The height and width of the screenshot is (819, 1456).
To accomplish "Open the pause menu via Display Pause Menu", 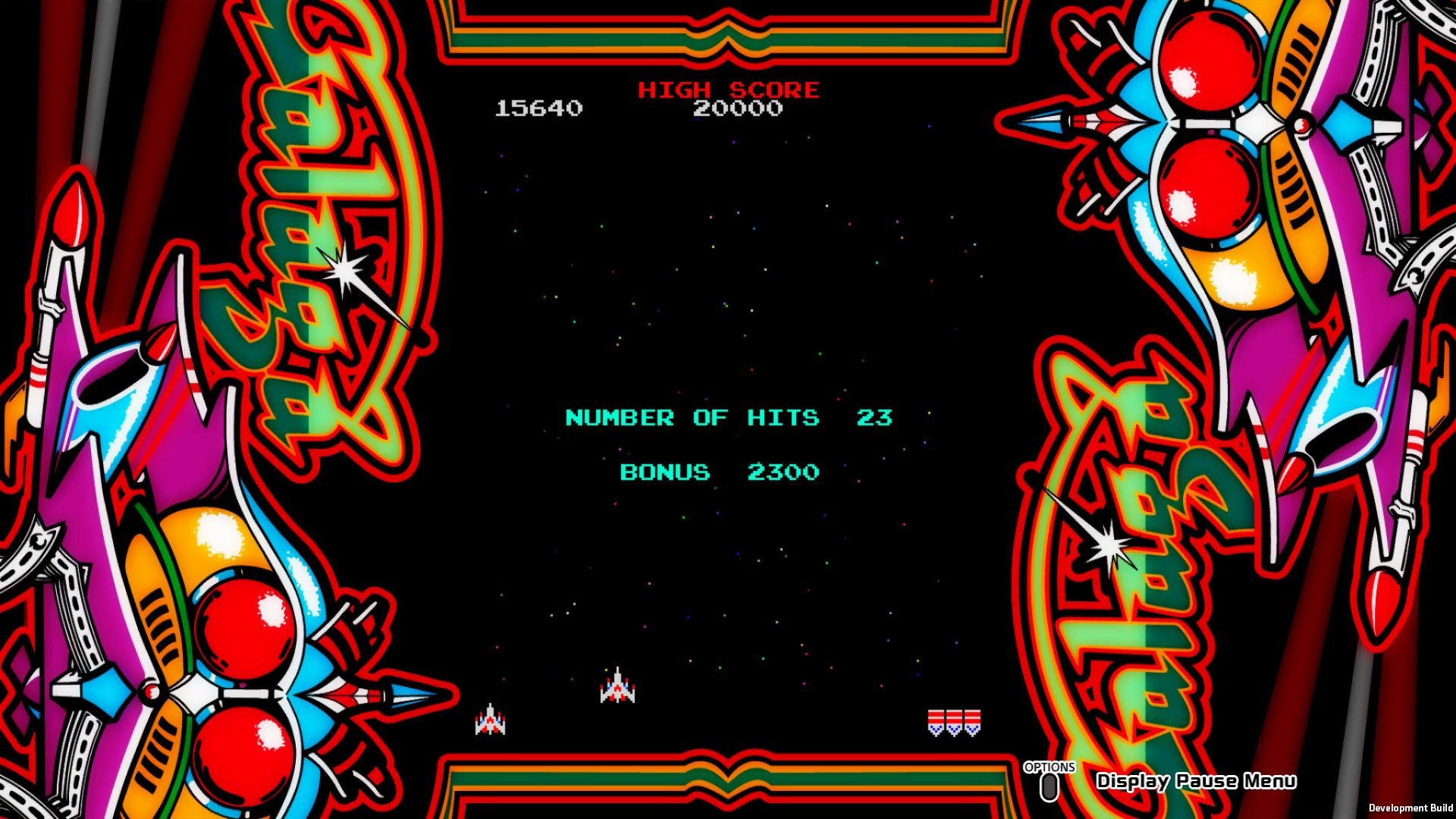I will point(1196,780).
